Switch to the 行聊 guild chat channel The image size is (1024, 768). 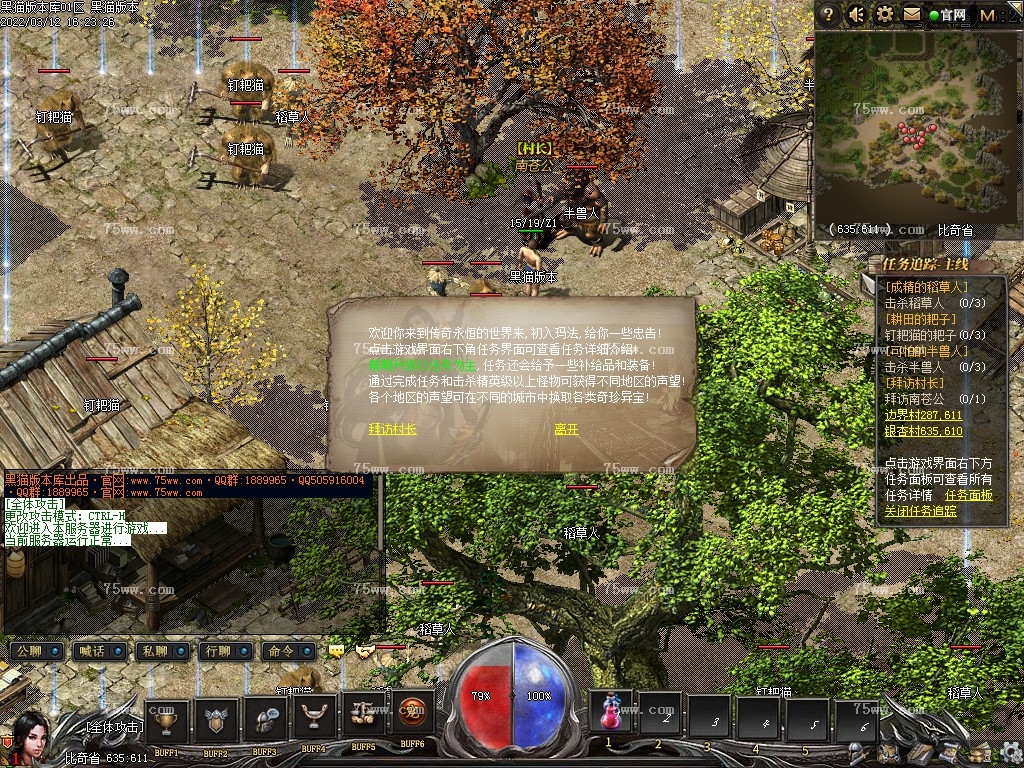[x=222, y=651]
